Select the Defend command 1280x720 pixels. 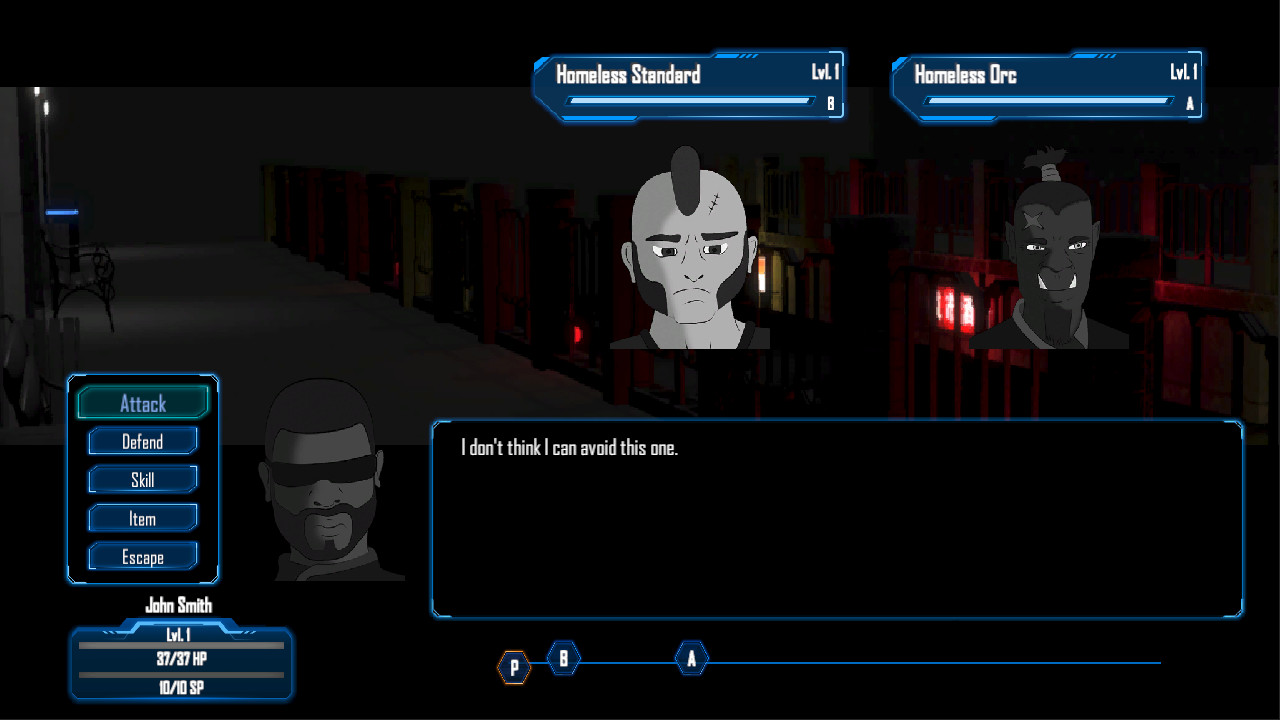pos(142,441)
